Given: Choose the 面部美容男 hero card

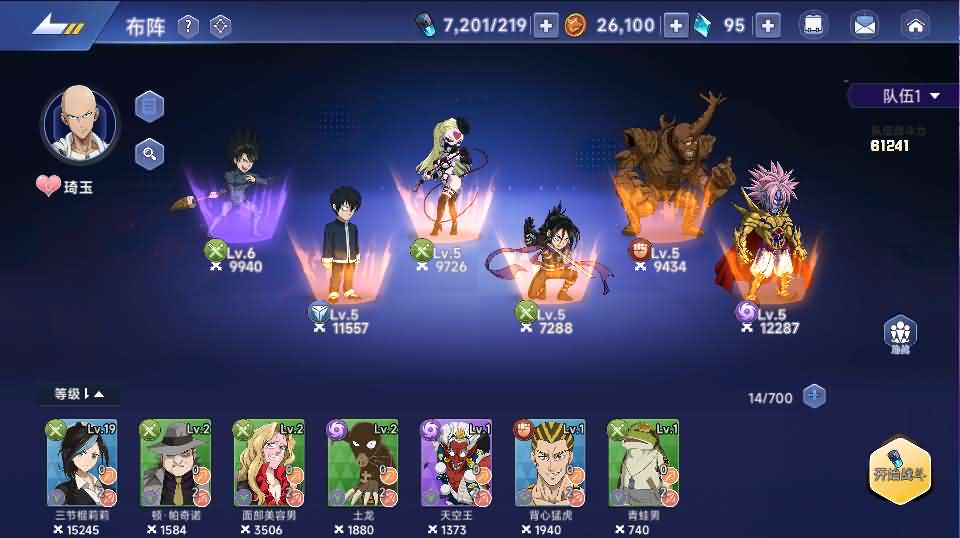Looking at the screenshot, I should pyautogui.click(x=269, y=463).
